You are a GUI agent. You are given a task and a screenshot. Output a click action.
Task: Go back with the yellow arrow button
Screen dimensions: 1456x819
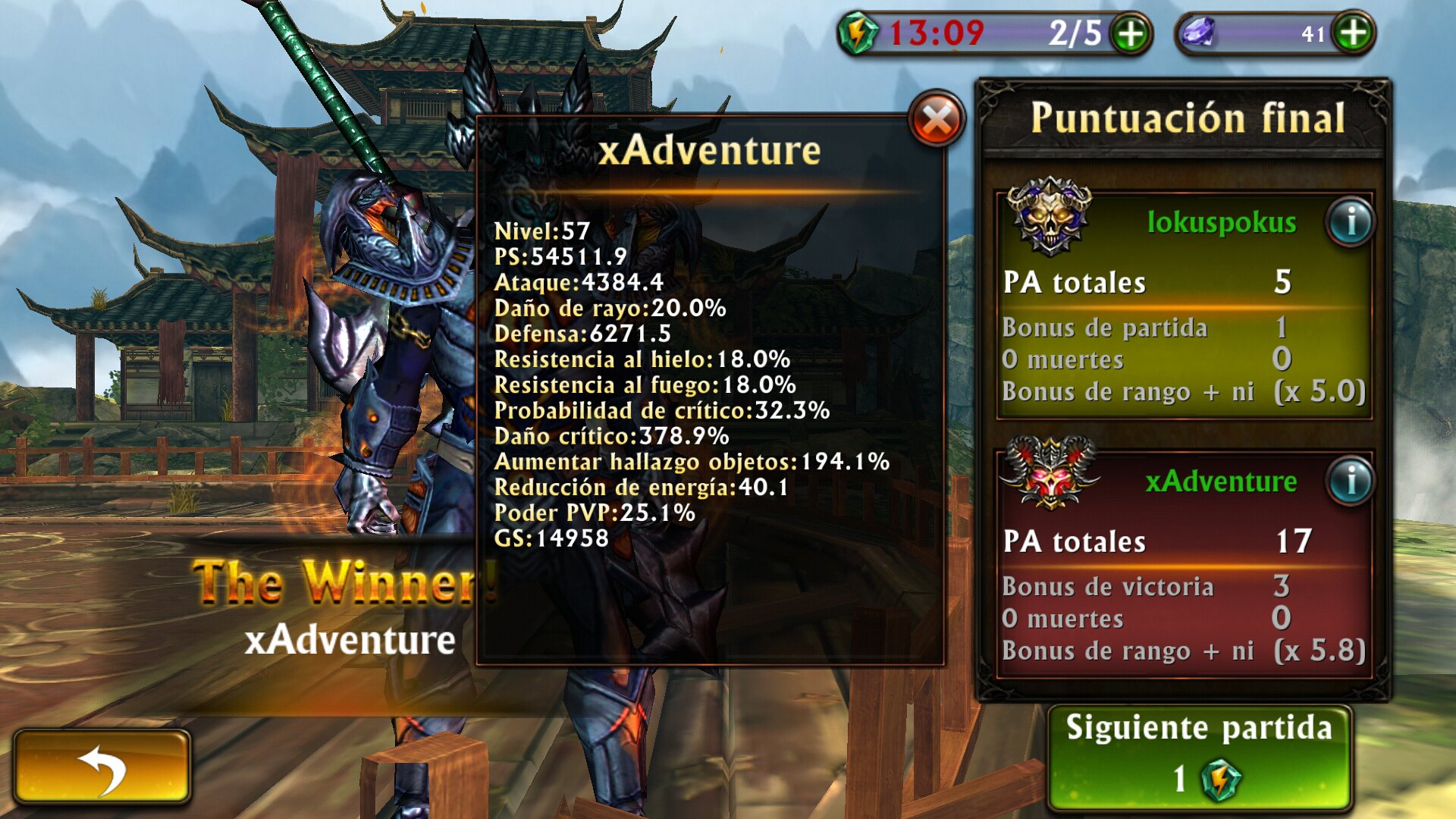point(102,767)
